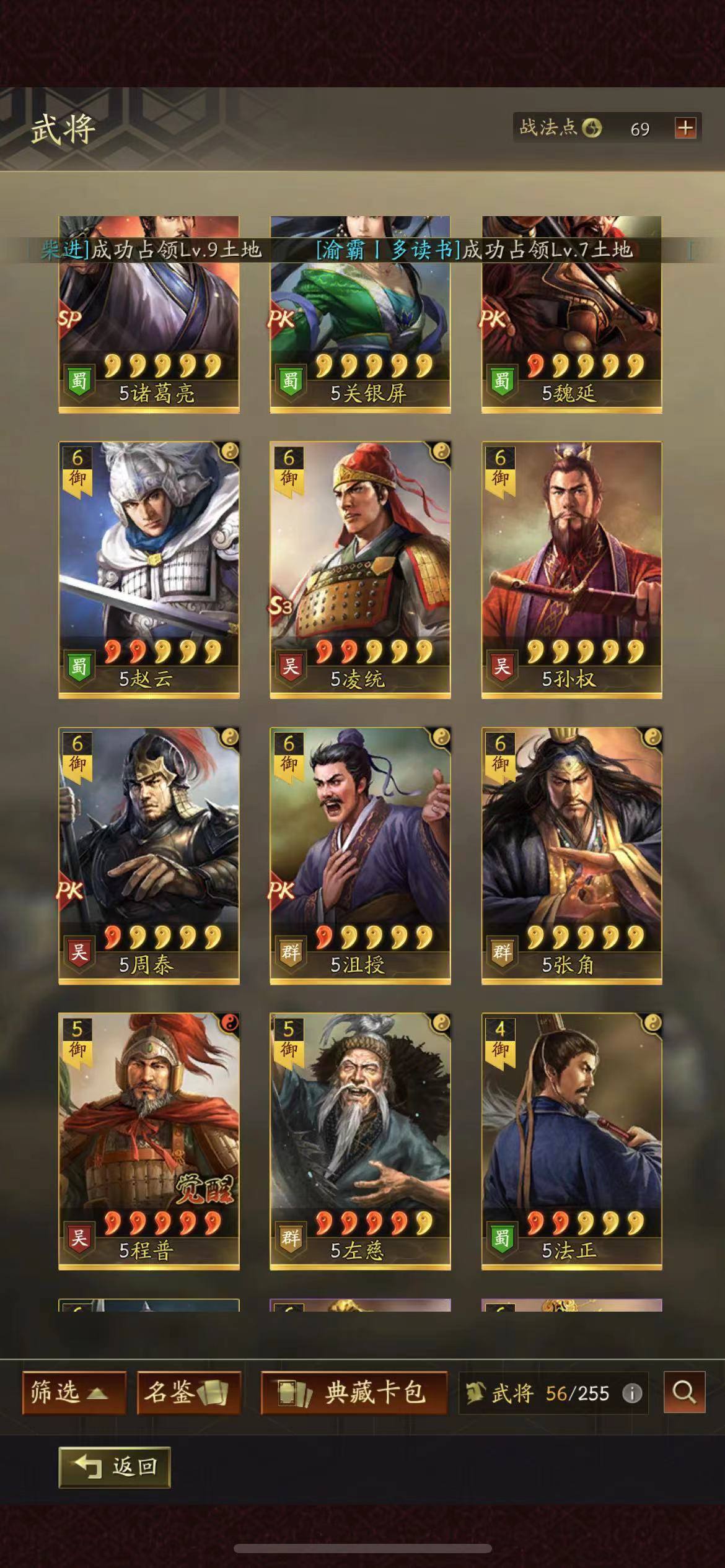Viewport: 725px width, 1568px height.
Task: Pick the 孙权 general card
Action: tap(571, 570)
